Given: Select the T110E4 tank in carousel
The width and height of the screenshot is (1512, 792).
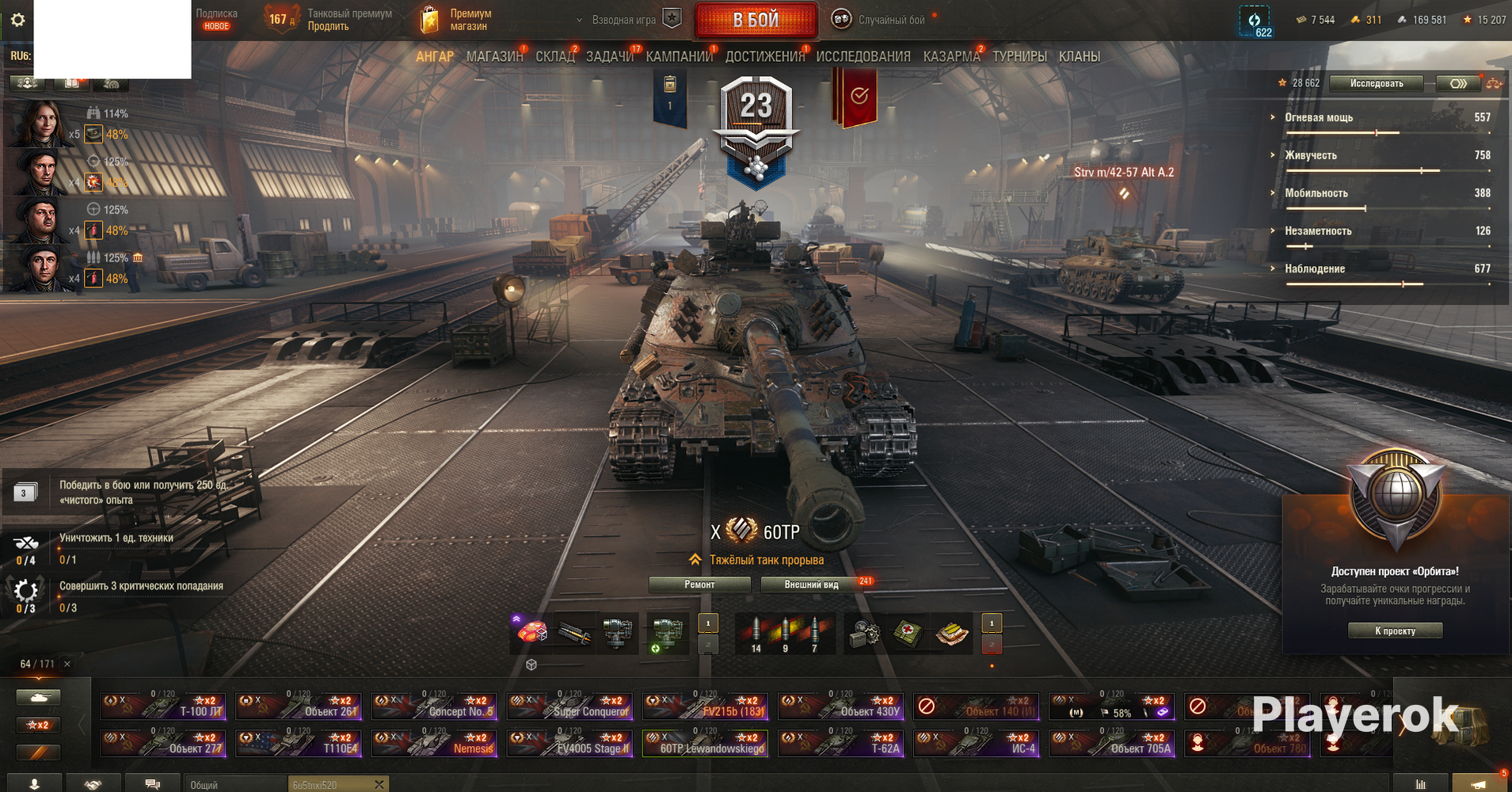Looking at the screenshot, I should [x=299, y=744].
